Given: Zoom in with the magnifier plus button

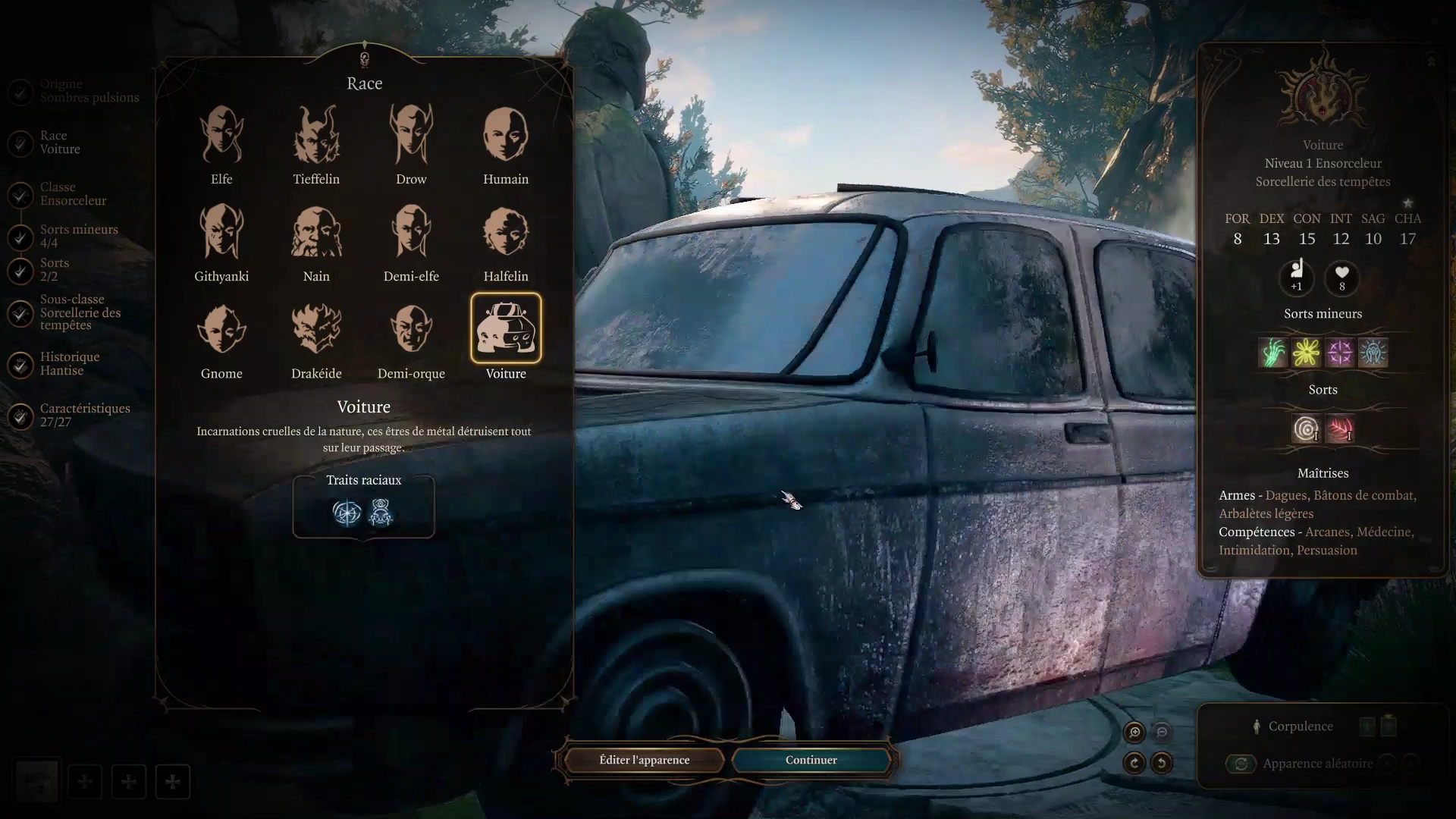Looking at the screenshot, I should [x=1134, y=732].
